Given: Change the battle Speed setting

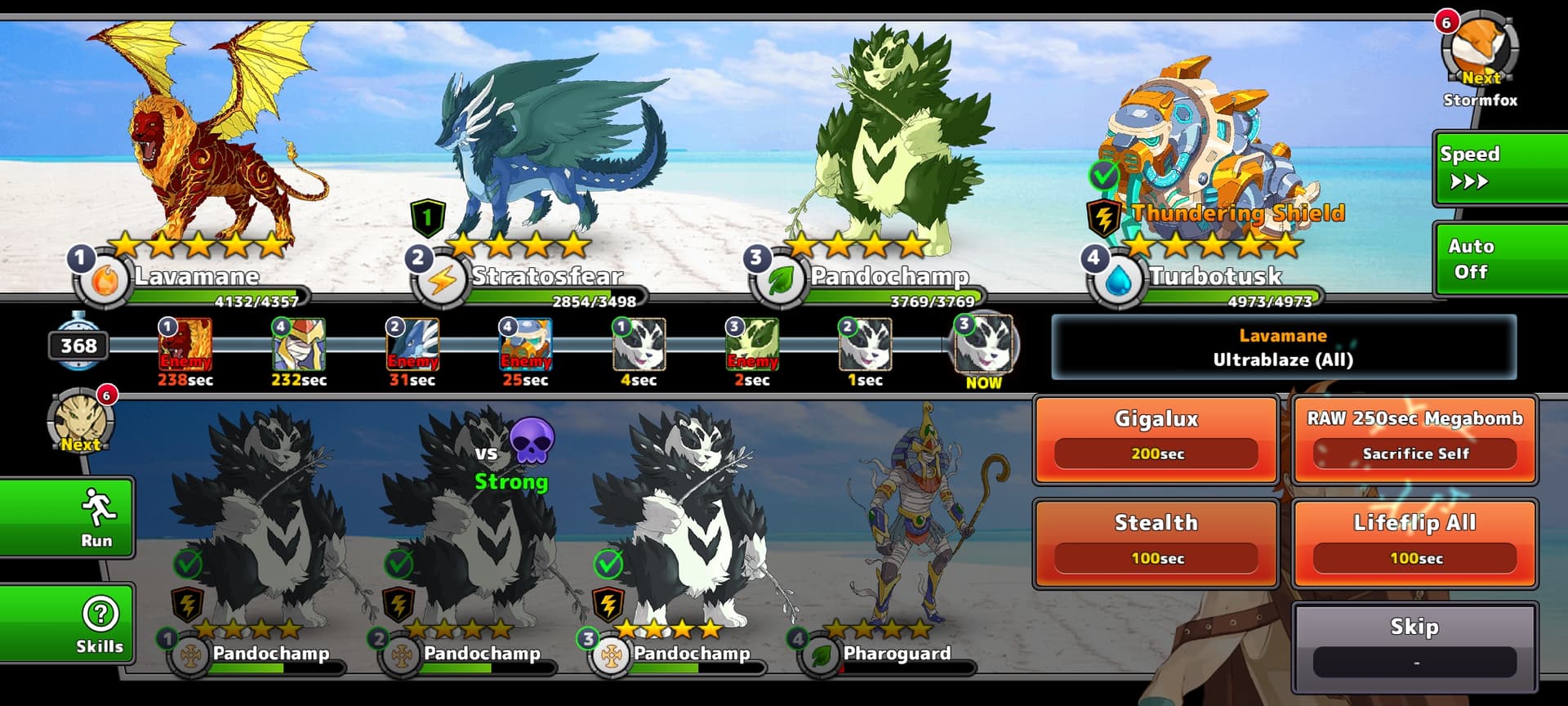Looking at the screenshot, I should pos(1499,168).
